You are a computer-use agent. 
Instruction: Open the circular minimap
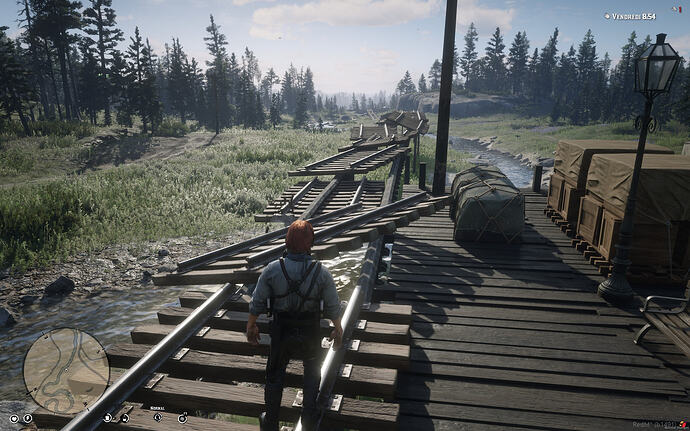pyautogui.click(x=66, y=370)
